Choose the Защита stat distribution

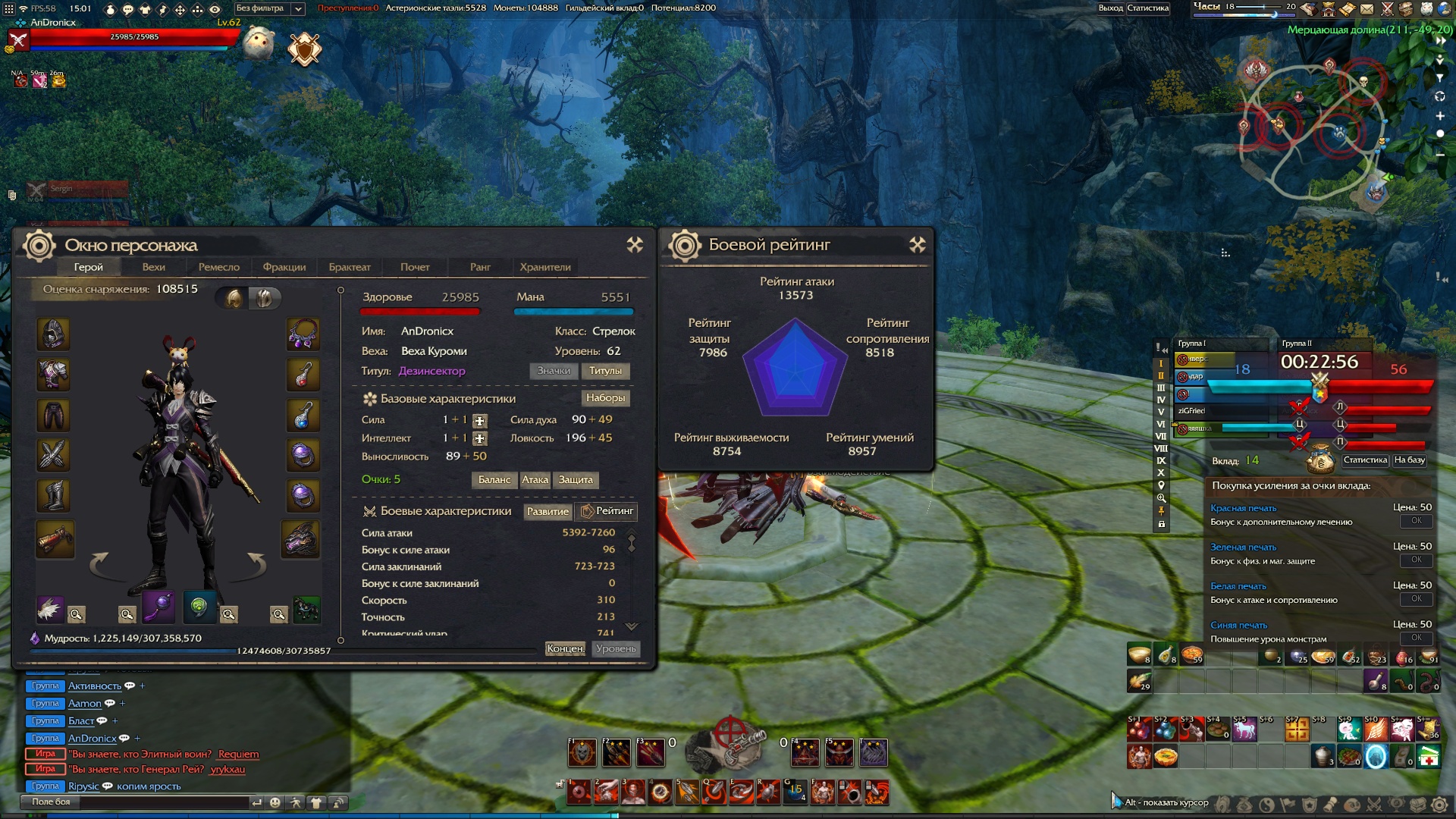[x=576, y=480]
